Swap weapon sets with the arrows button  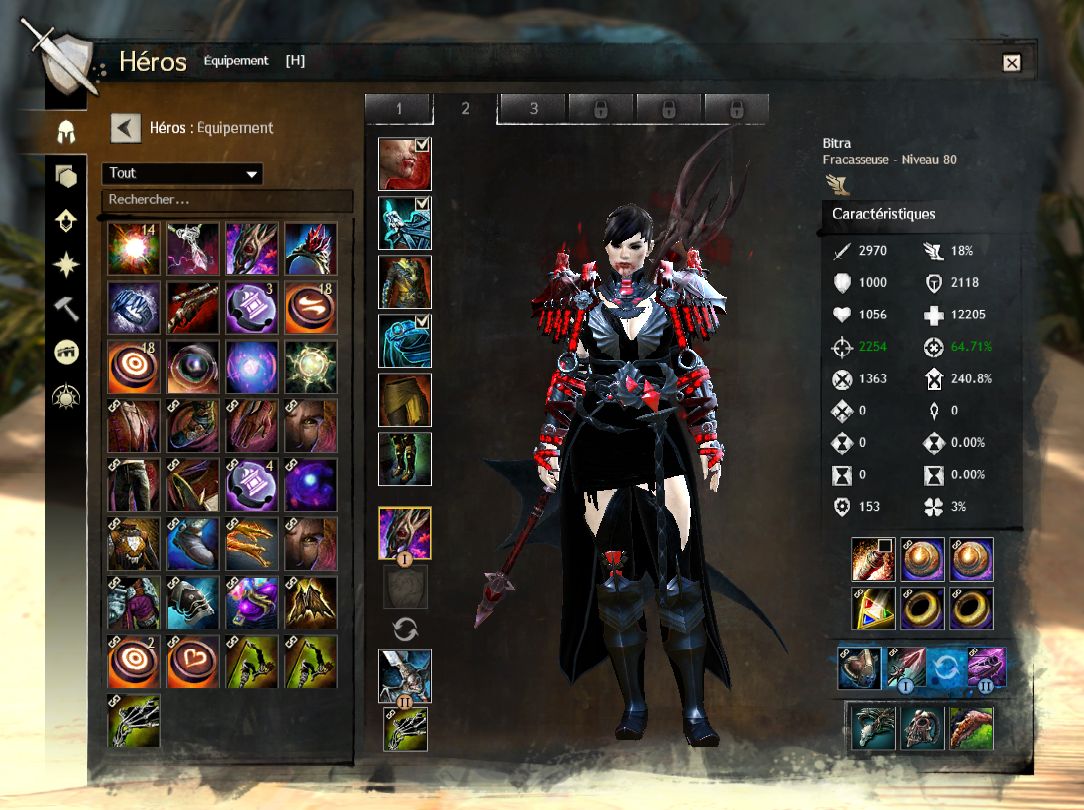click(x=405, y=629)
